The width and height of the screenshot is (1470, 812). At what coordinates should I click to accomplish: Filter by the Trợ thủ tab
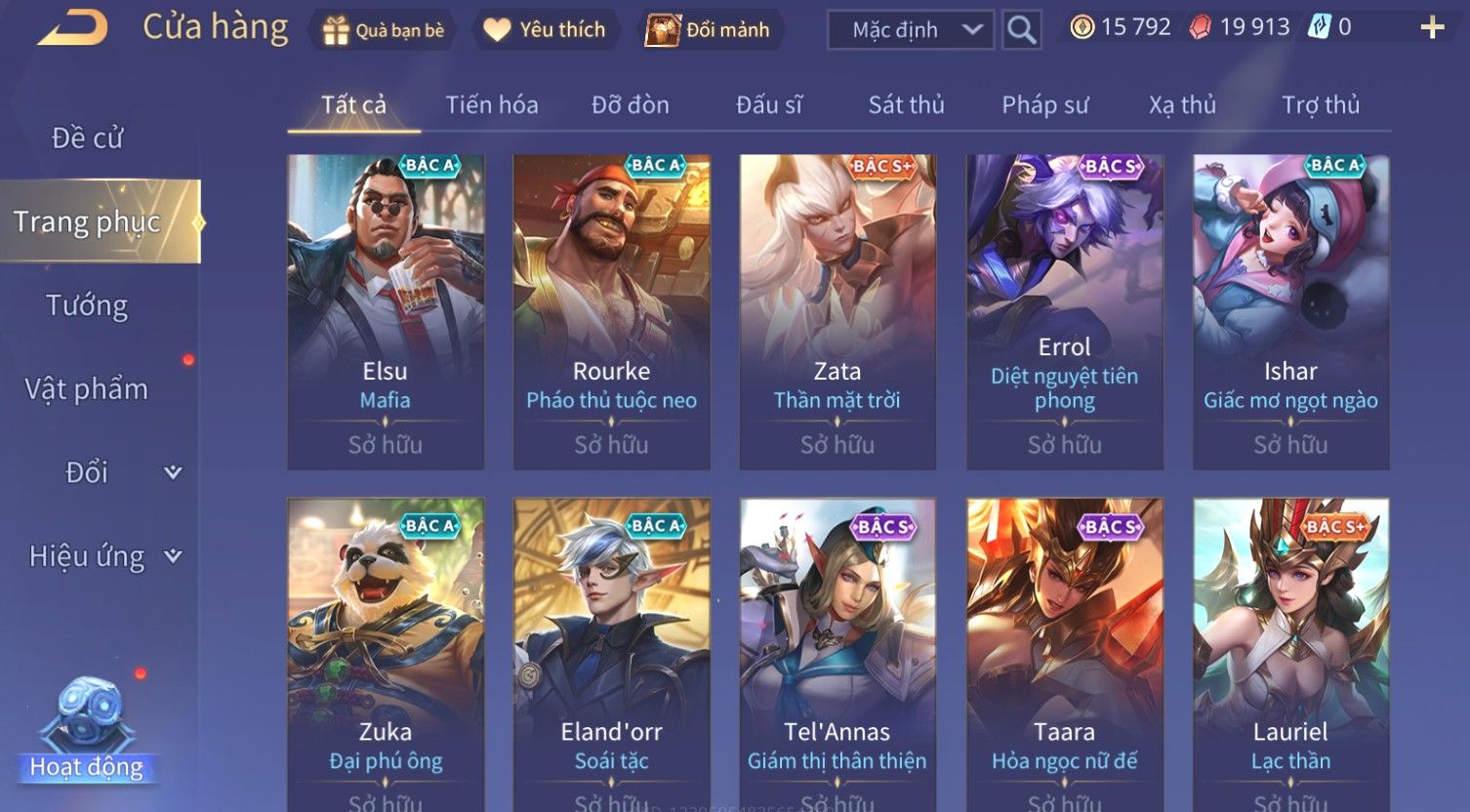coord(1320,105)
